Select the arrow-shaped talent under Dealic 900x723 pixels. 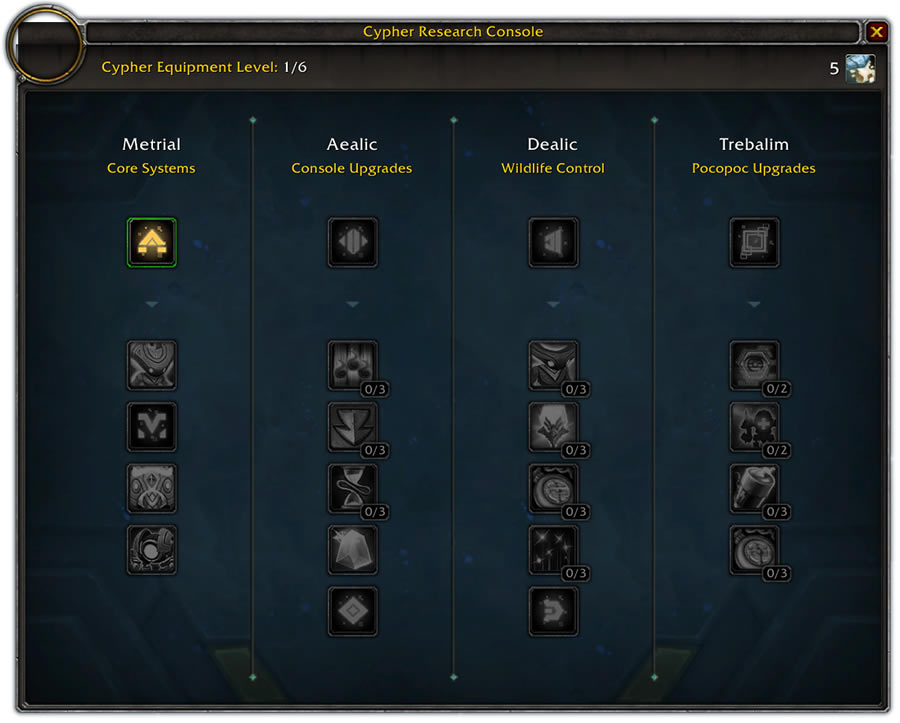pyautogui.click(x=553, y=611)
